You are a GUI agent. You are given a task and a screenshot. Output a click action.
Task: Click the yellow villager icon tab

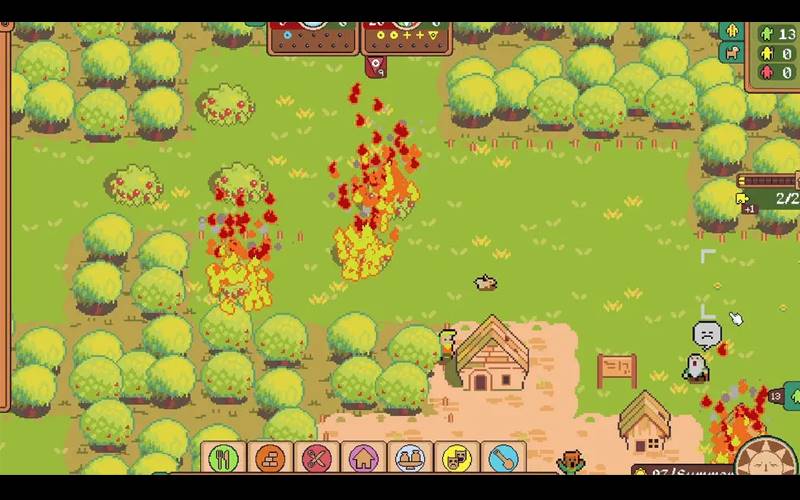(732, 31)
